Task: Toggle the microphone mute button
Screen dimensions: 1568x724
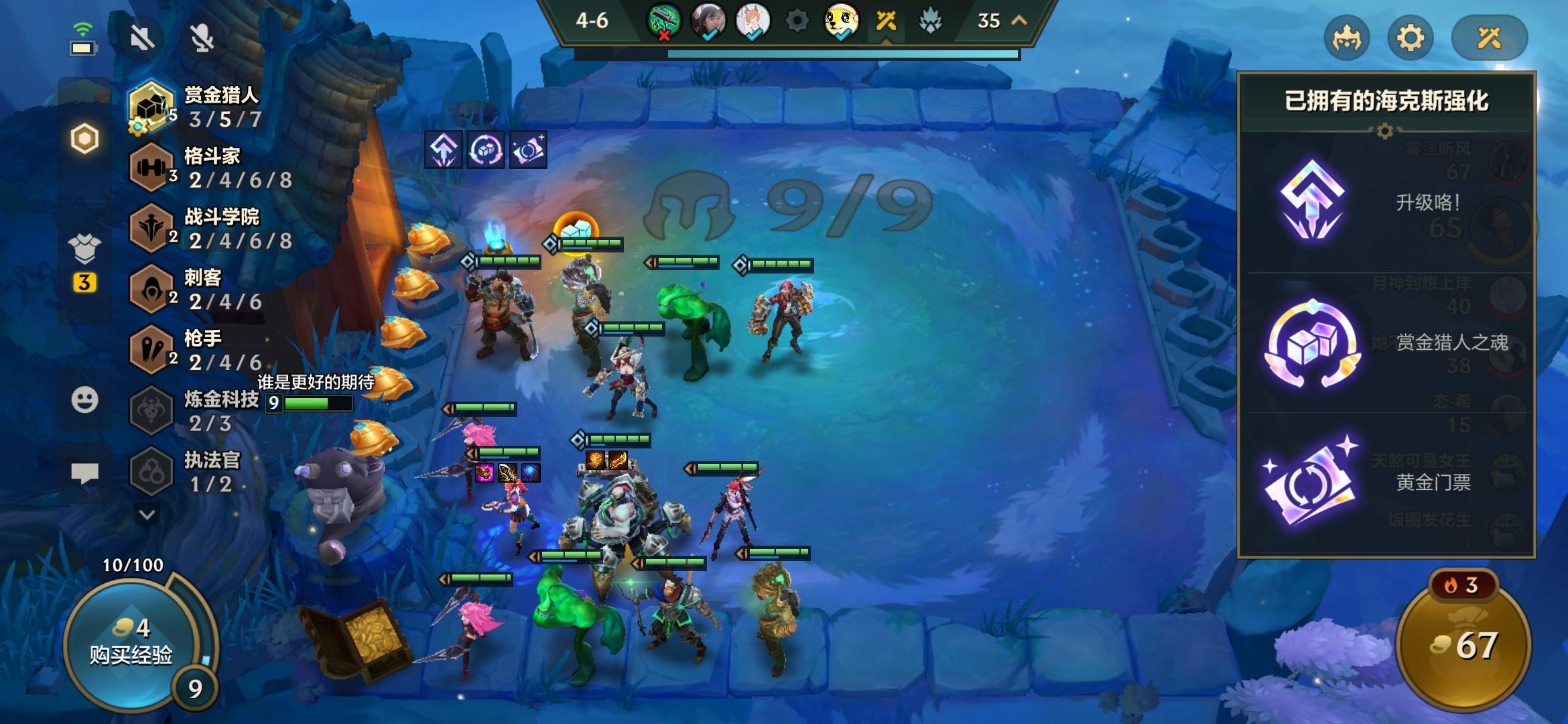Action: 201,38
